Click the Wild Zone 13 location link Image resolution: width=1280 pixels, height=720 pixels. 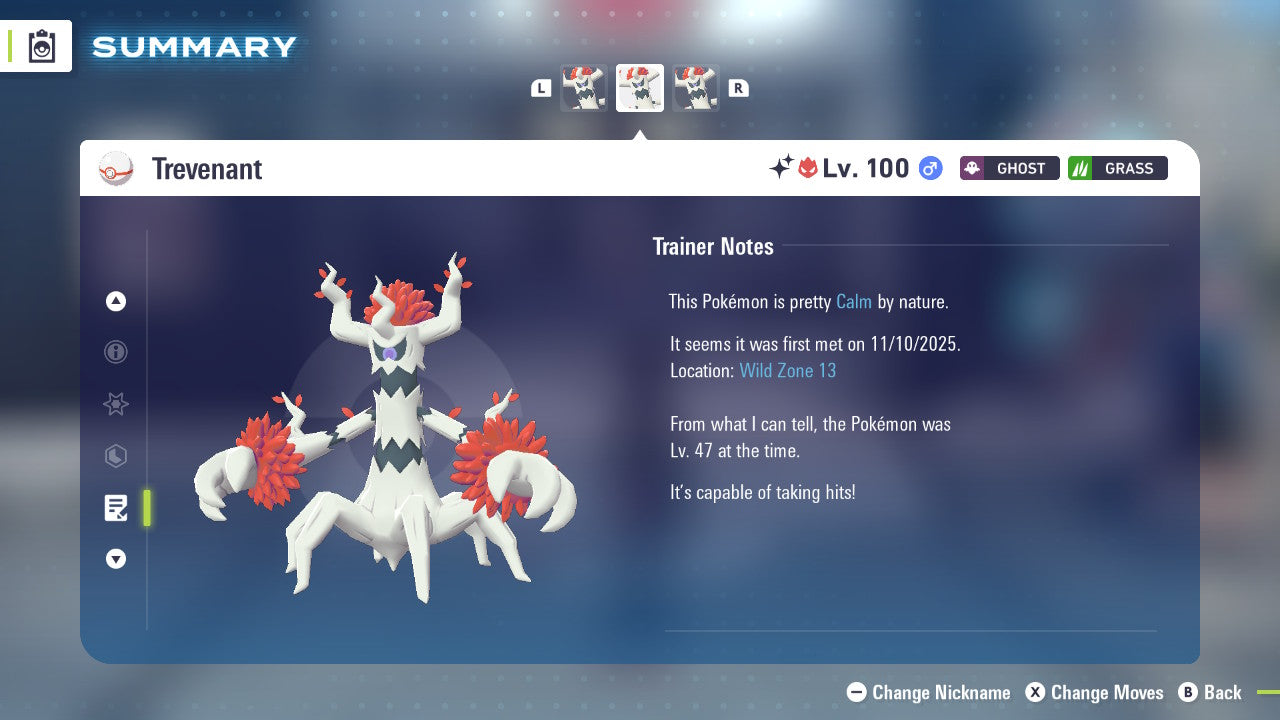[788, 370]
